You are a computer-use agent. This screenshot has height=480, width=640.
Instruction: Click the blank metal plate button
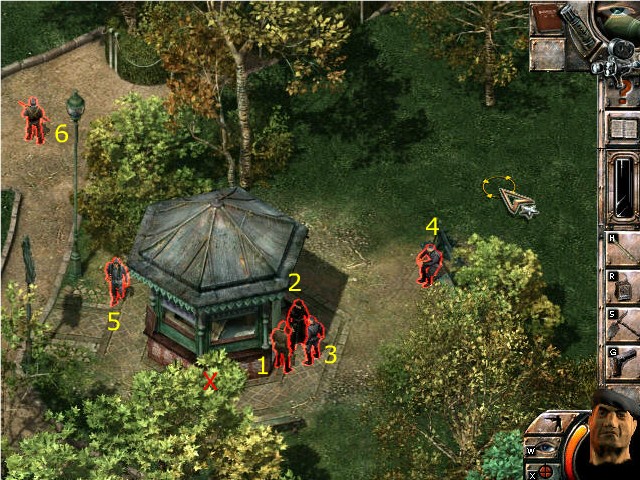pyautogui.click(x=546, y=53)
